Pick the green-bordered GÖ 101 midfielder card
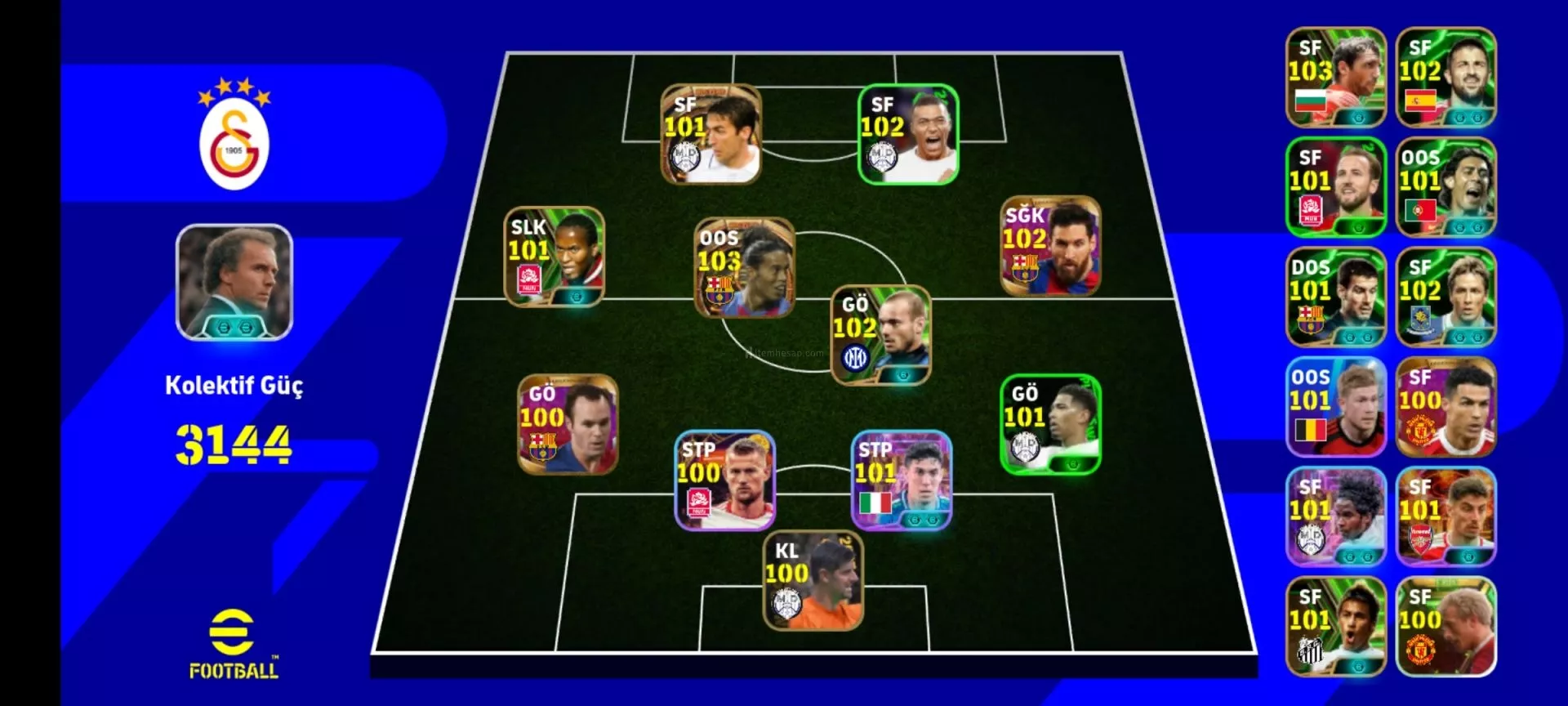 coord(1050,424)
